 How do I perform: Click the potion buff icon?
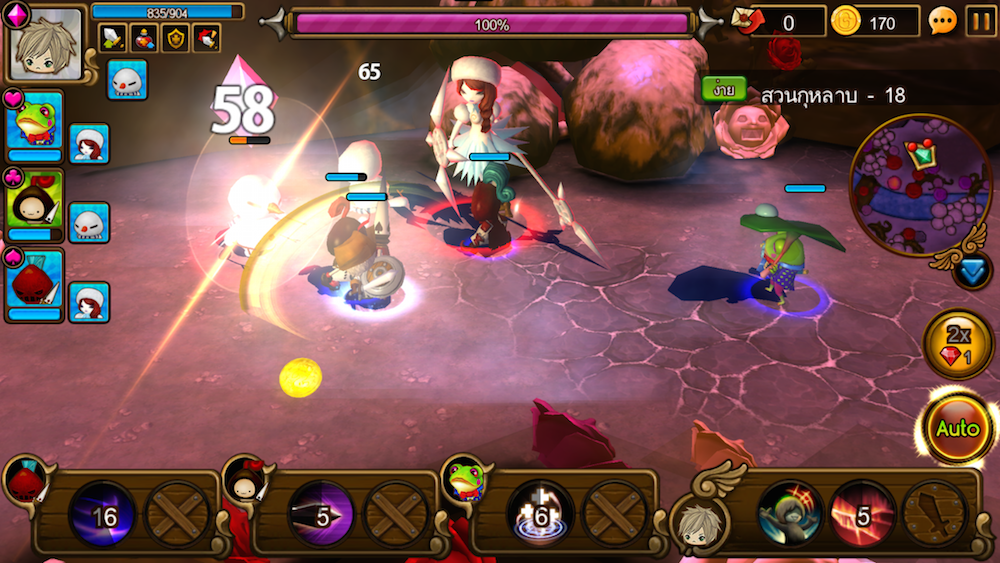point(144,38)
